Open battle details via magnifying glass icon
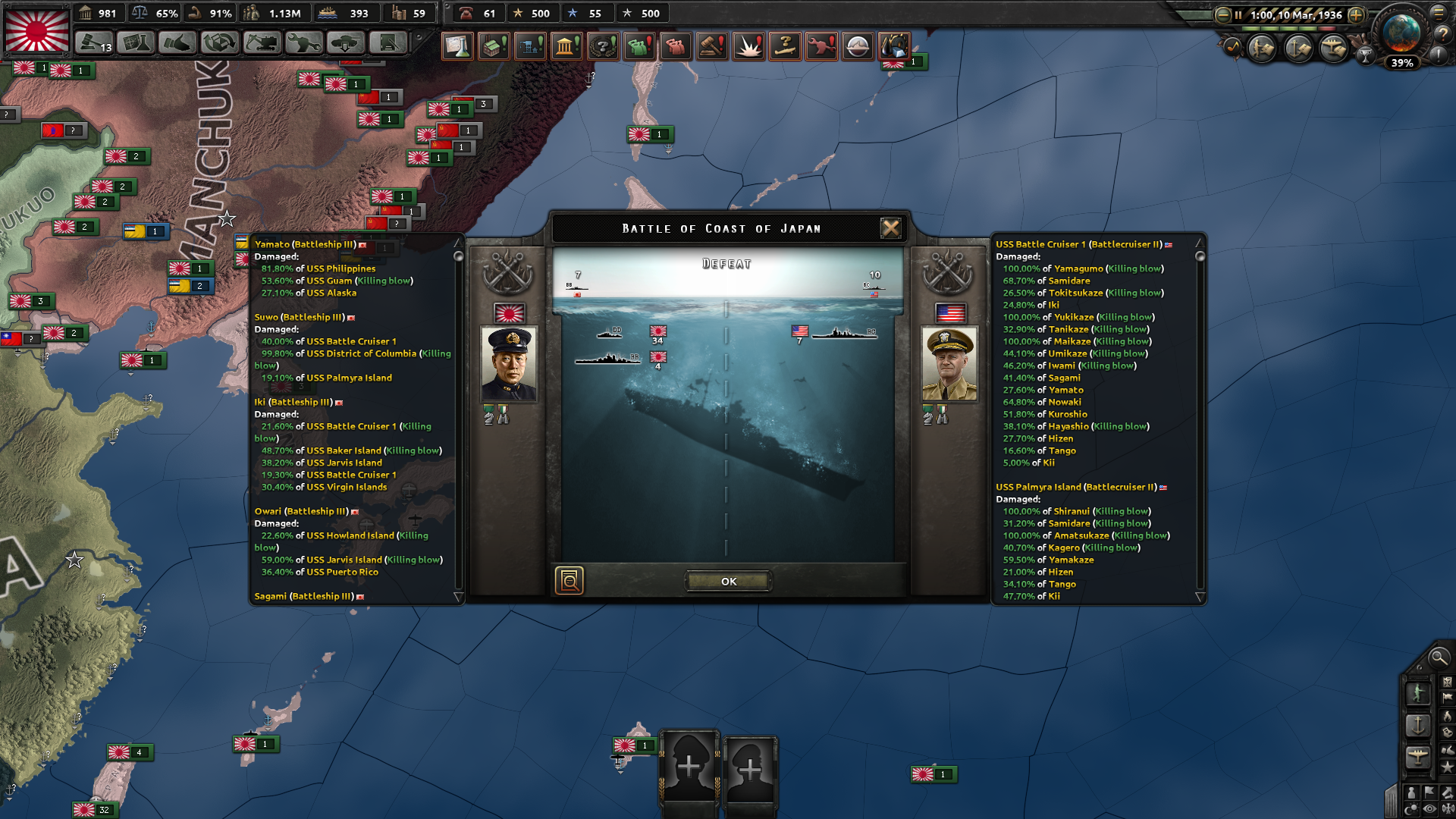1456x819 pixels. click(x=571, y=580)
